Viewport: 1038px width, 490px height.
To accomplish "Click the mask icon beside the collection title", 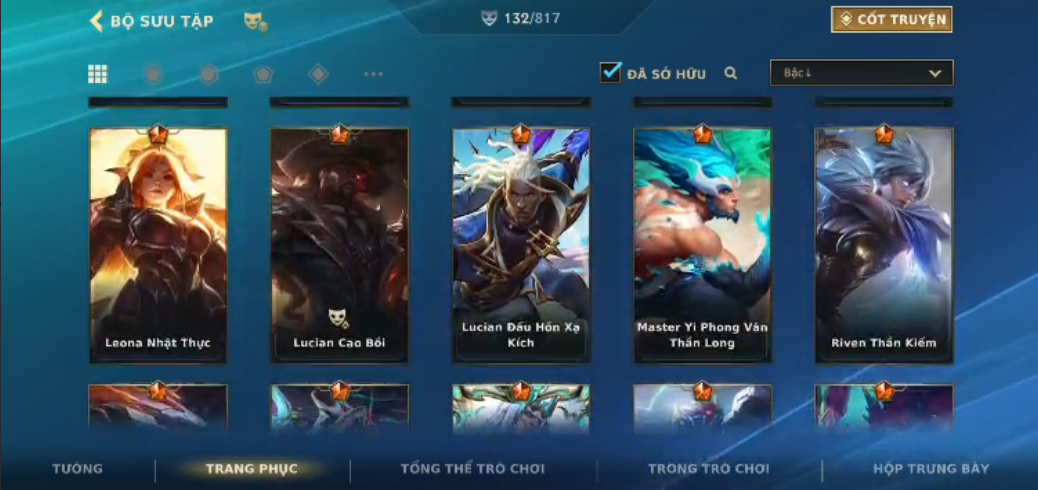I will tap(255, 22).
